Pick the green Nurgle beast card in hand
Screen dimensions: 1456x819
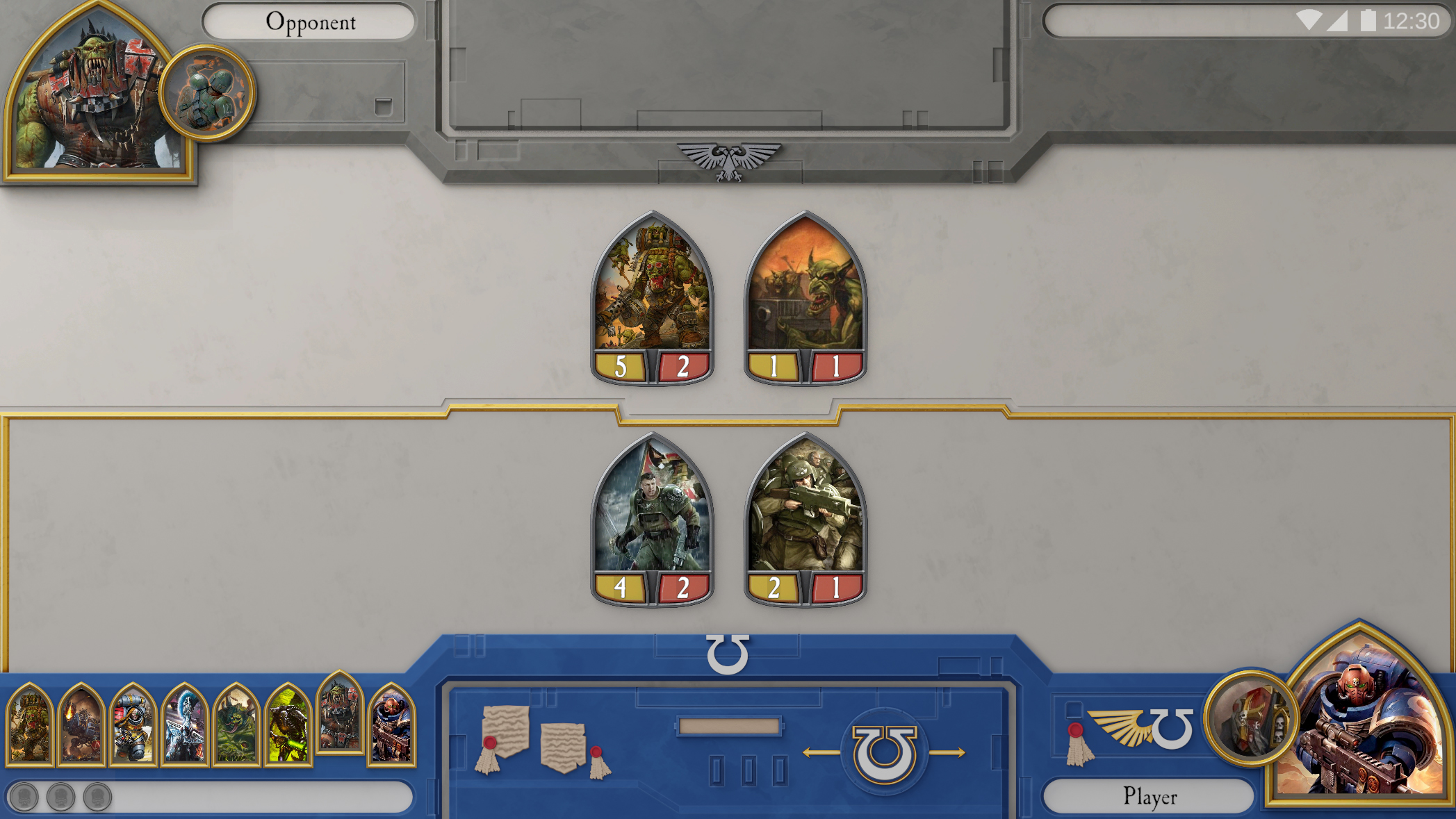[x=236, y=725]
